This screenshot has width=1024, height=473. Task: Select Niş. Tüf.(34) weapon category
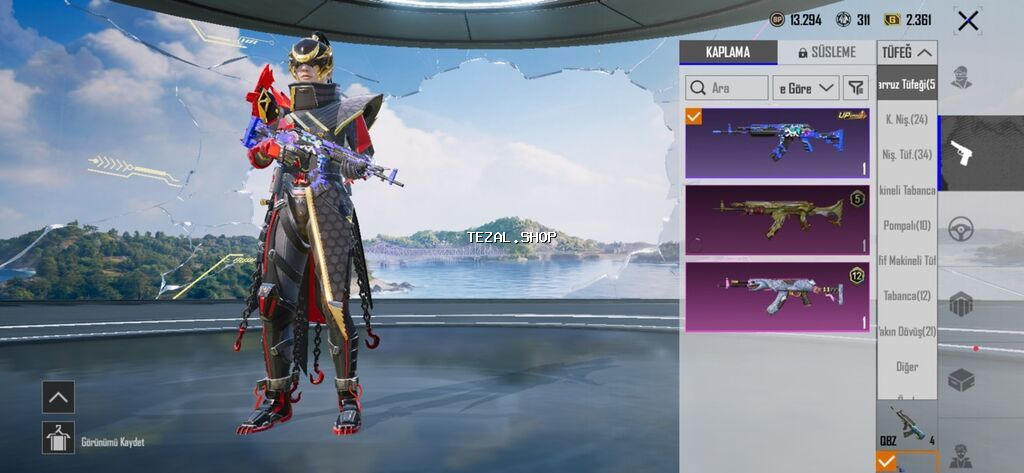point(907,155)
